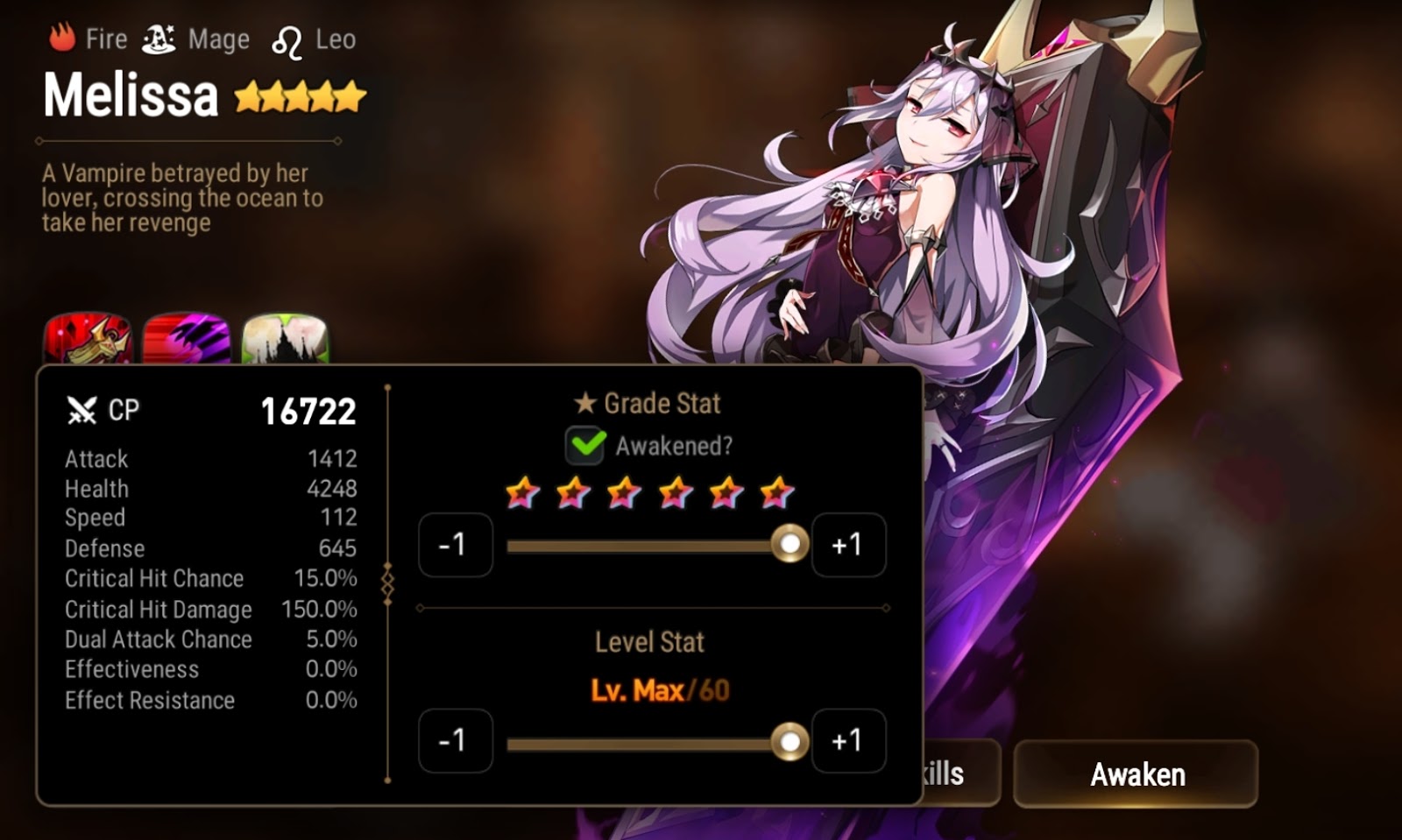The height and width of the screenshot is (840, 1402).
Task: Click the +1 button under Grade Stat
Action: [x=848, y=544]
